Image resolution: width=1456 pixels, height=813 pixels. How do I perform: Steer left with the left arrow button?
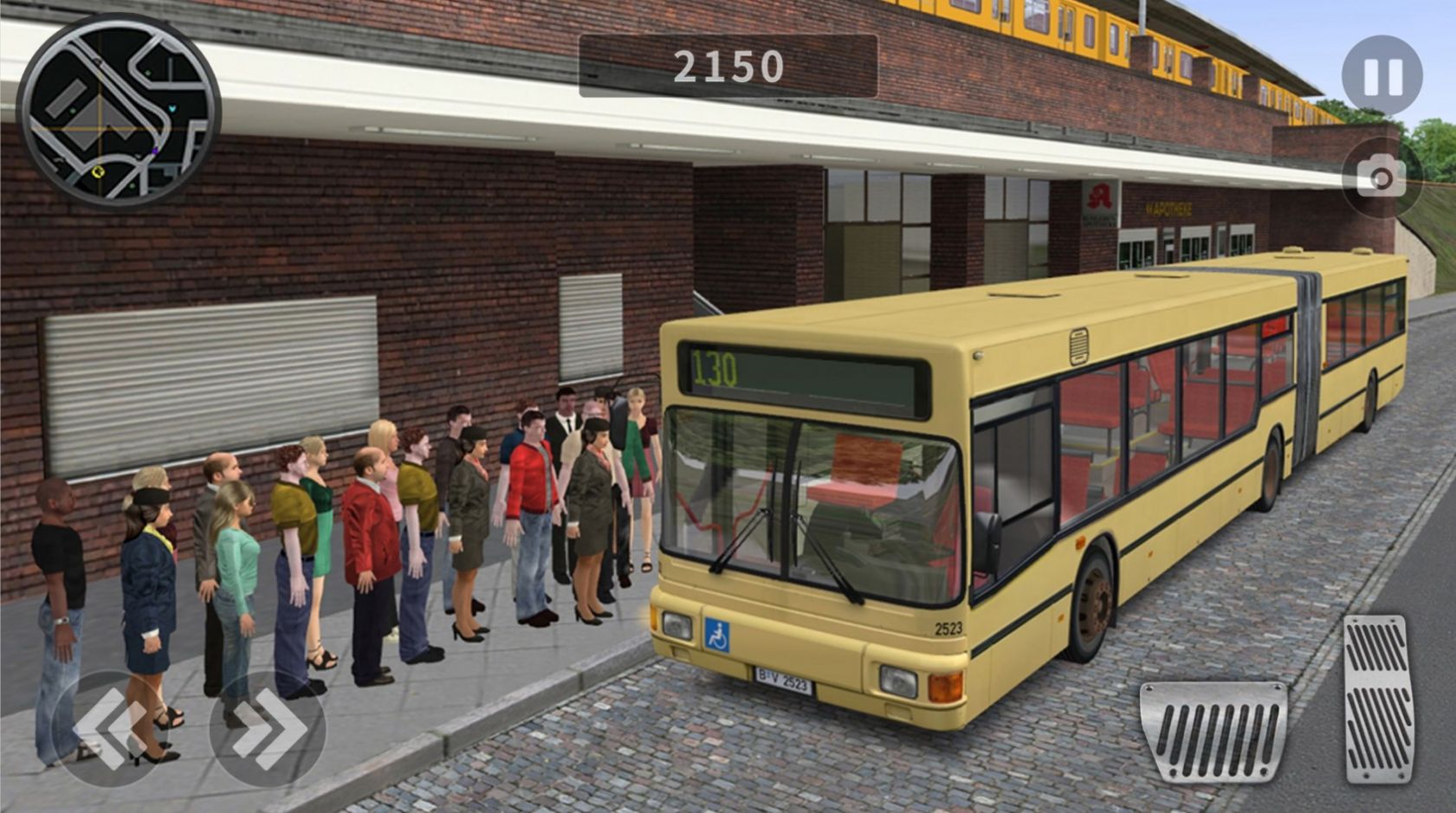click(x=108, y=728)
